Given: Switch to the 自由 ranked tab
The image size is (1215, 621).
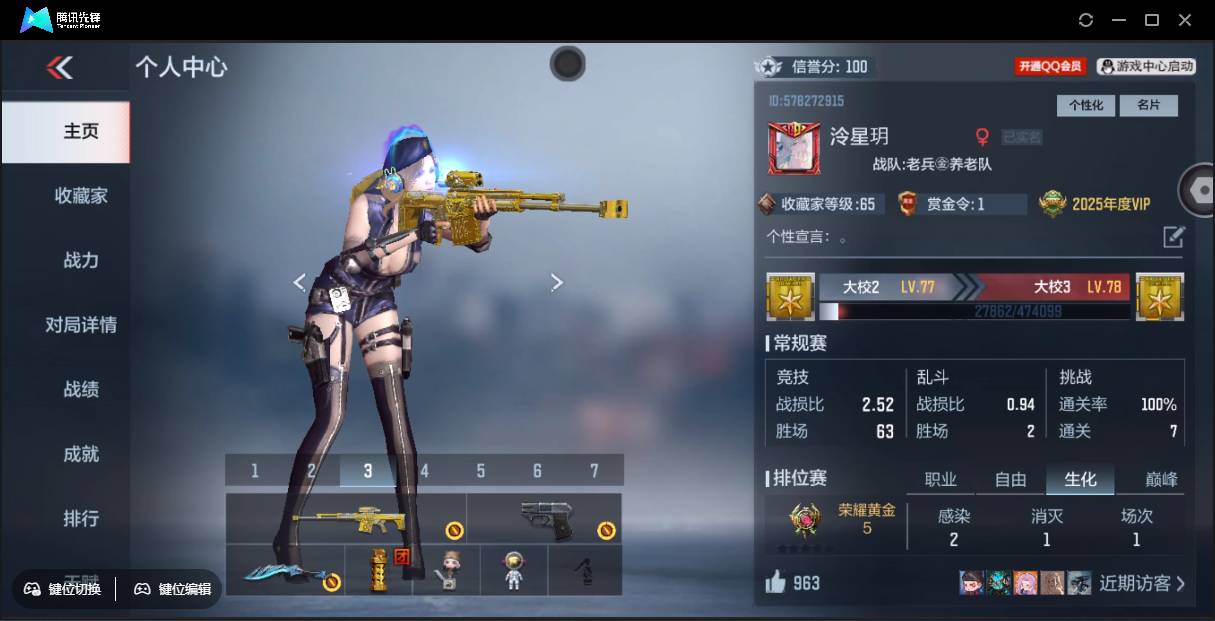Looking at the screenshot, I should (1010, 480).
